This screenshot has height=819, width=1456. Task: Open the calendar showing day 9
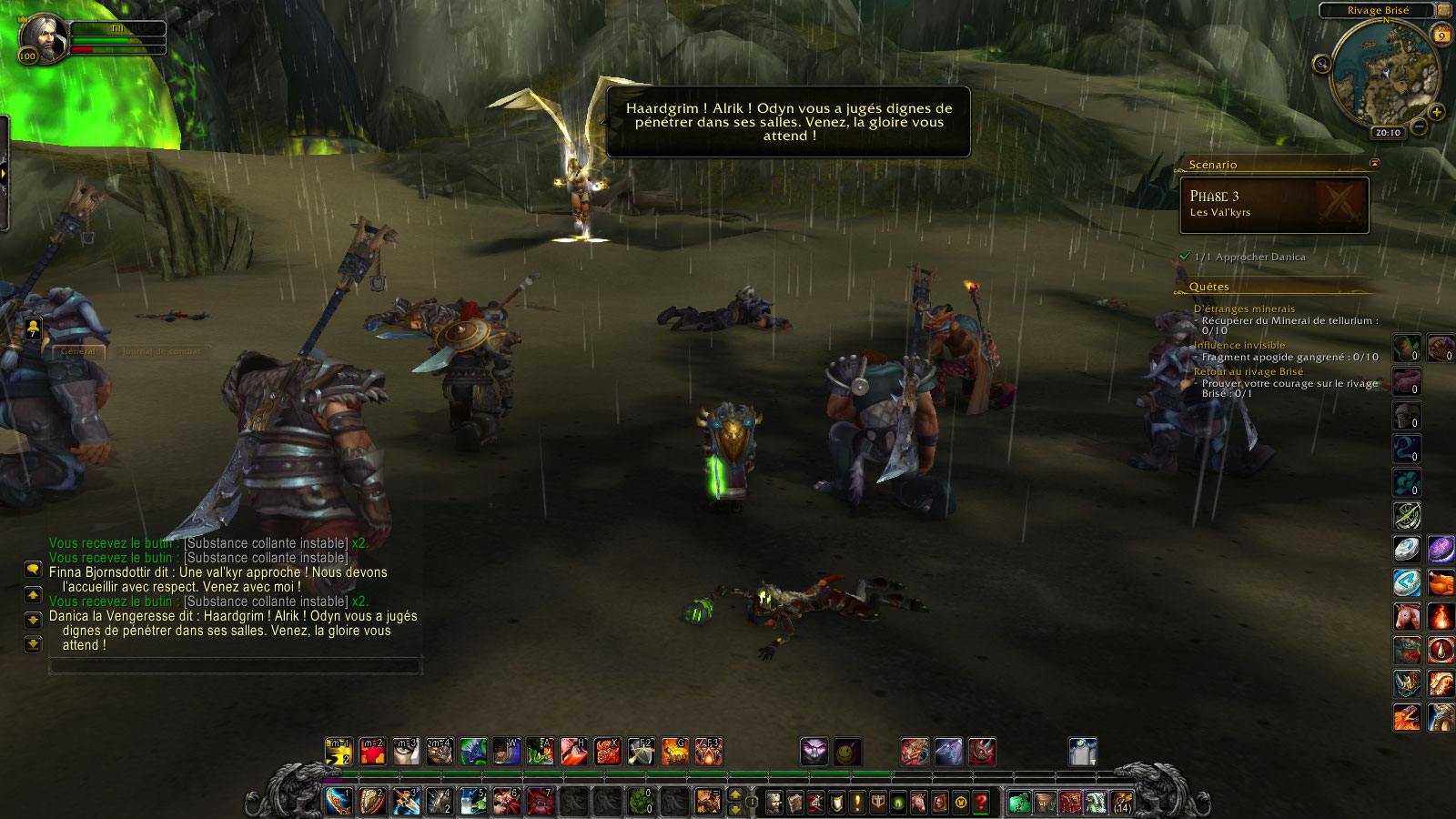pyautogui.click(x=1441, y=35)
